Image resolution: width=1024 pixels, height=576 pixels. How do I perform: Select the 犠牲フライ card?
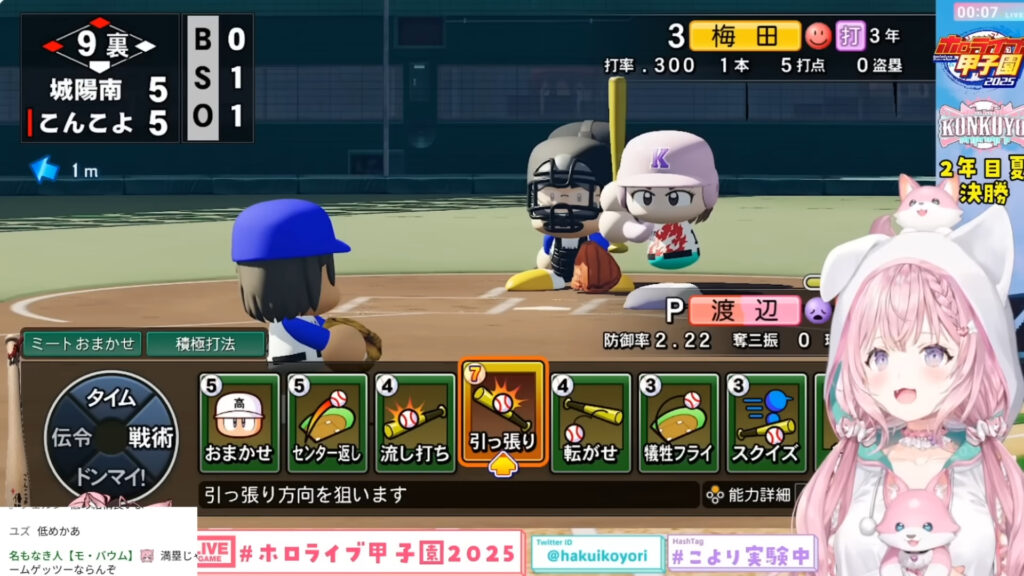(x=679, y=422)
